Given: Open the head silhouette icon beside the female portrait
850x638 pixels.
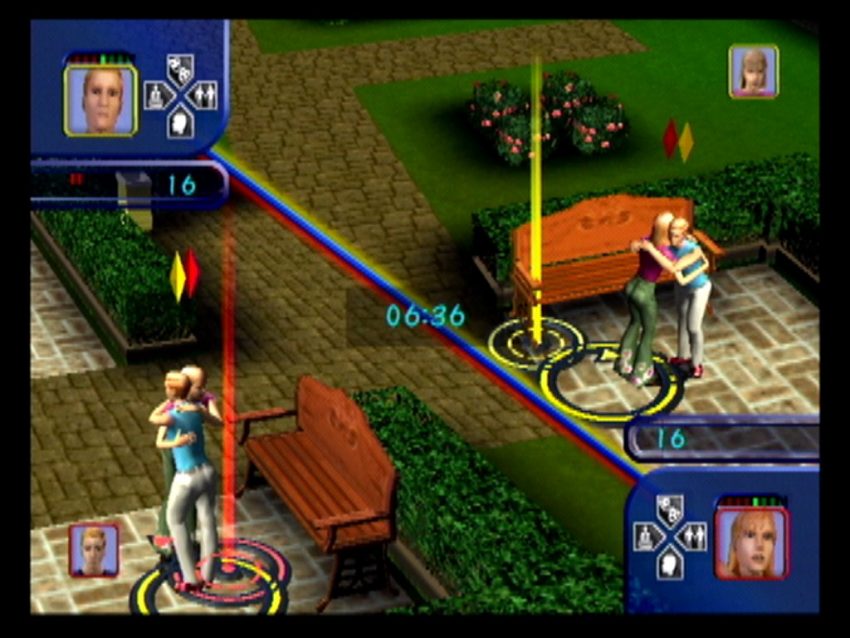Looking at the screenshot, I should click(x=669, y=563).
